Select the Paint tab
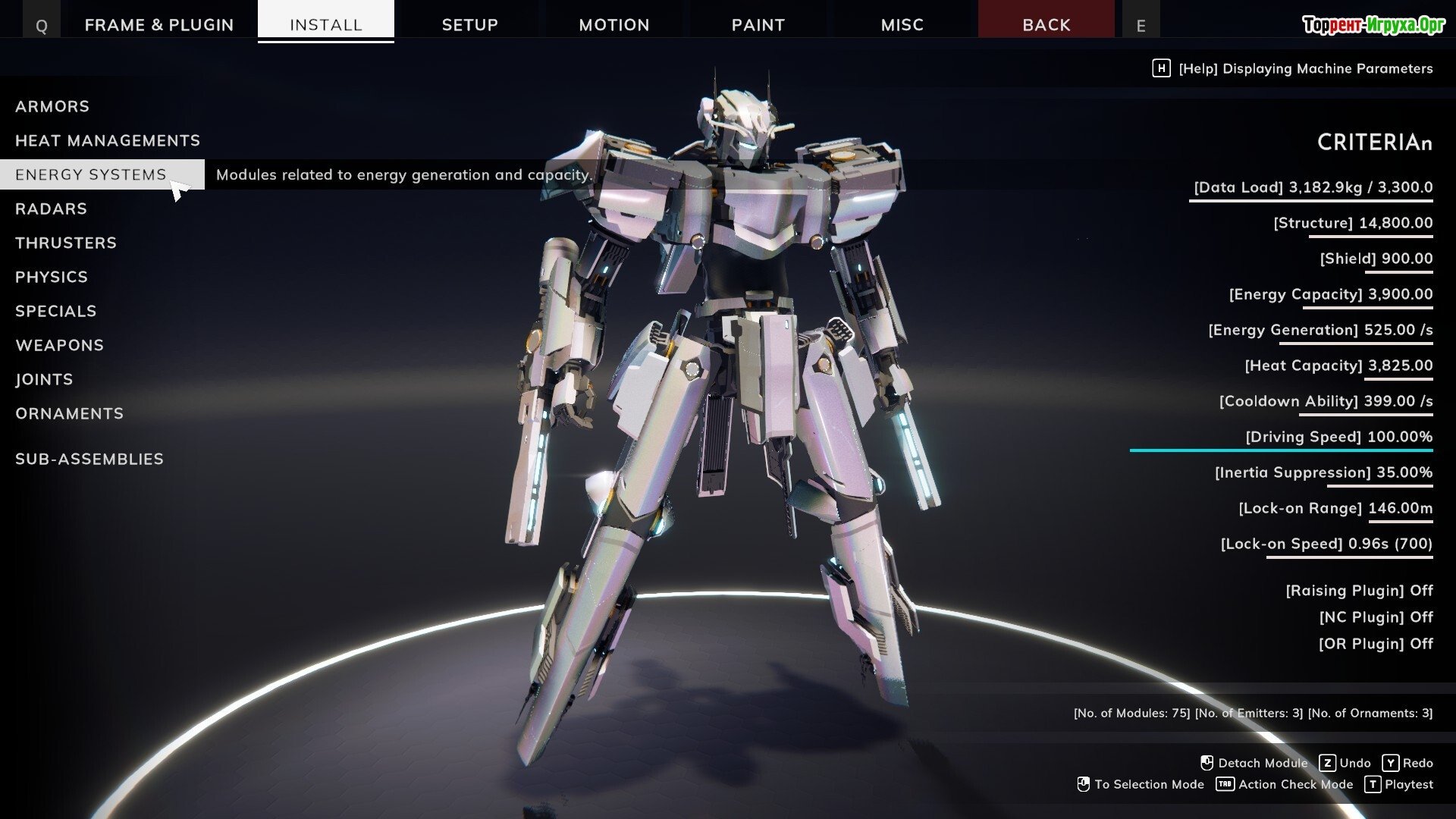Image resolution: width=1456 pixels, height=819 pixels. click(x=758, y=24)
